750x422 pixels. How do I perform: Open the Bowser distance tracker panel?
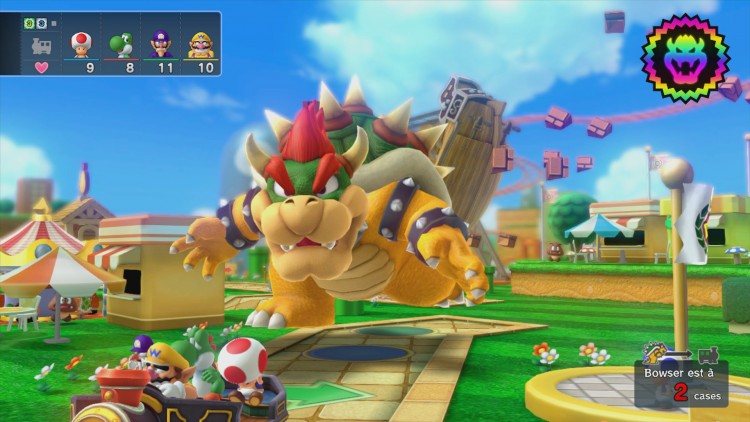[x=681, y=383]
